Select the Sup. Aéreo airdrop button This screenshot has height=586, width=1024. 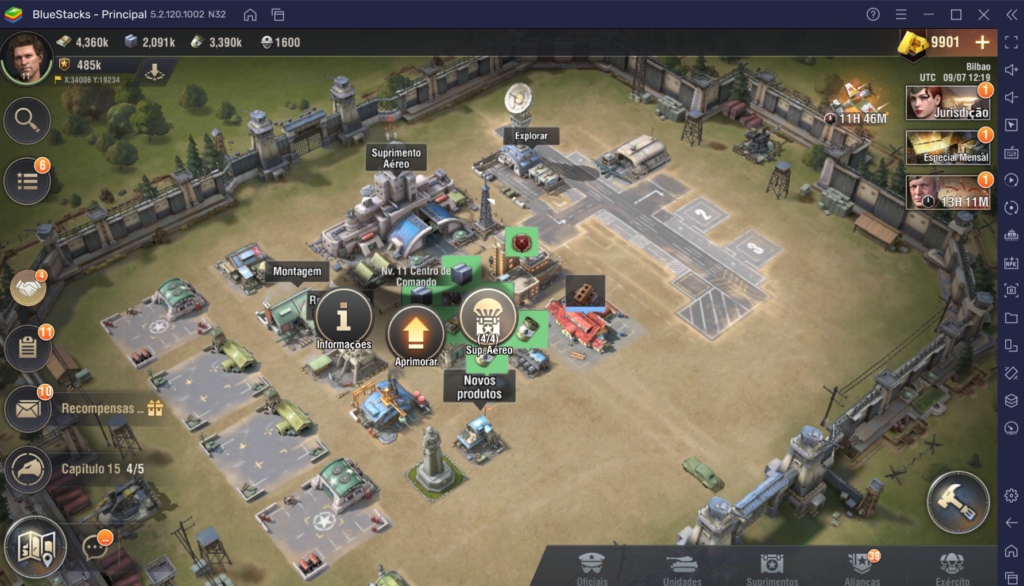click(488, 320)
